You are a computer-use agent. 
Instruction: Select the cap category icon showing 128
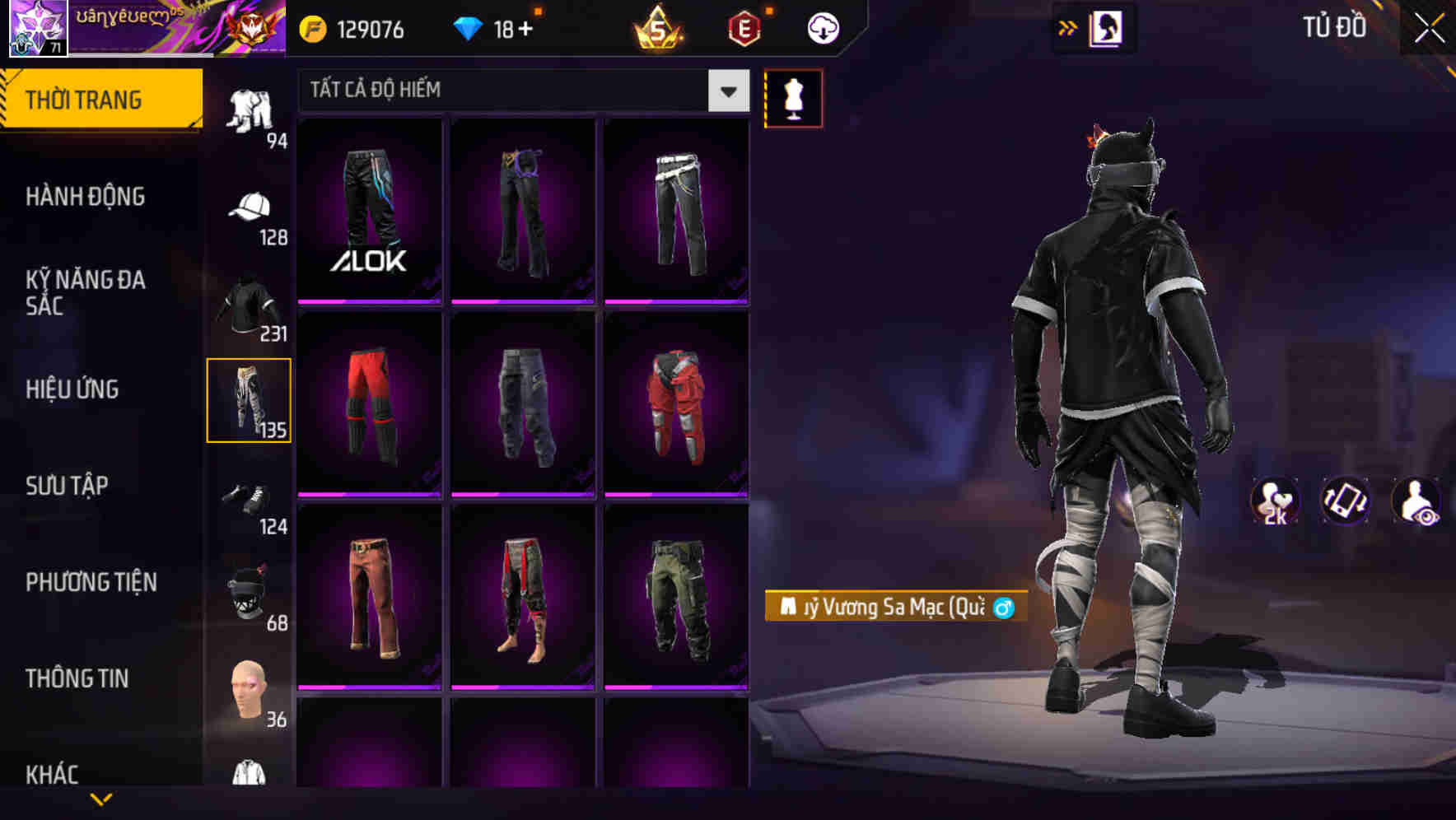coord(250,207)
